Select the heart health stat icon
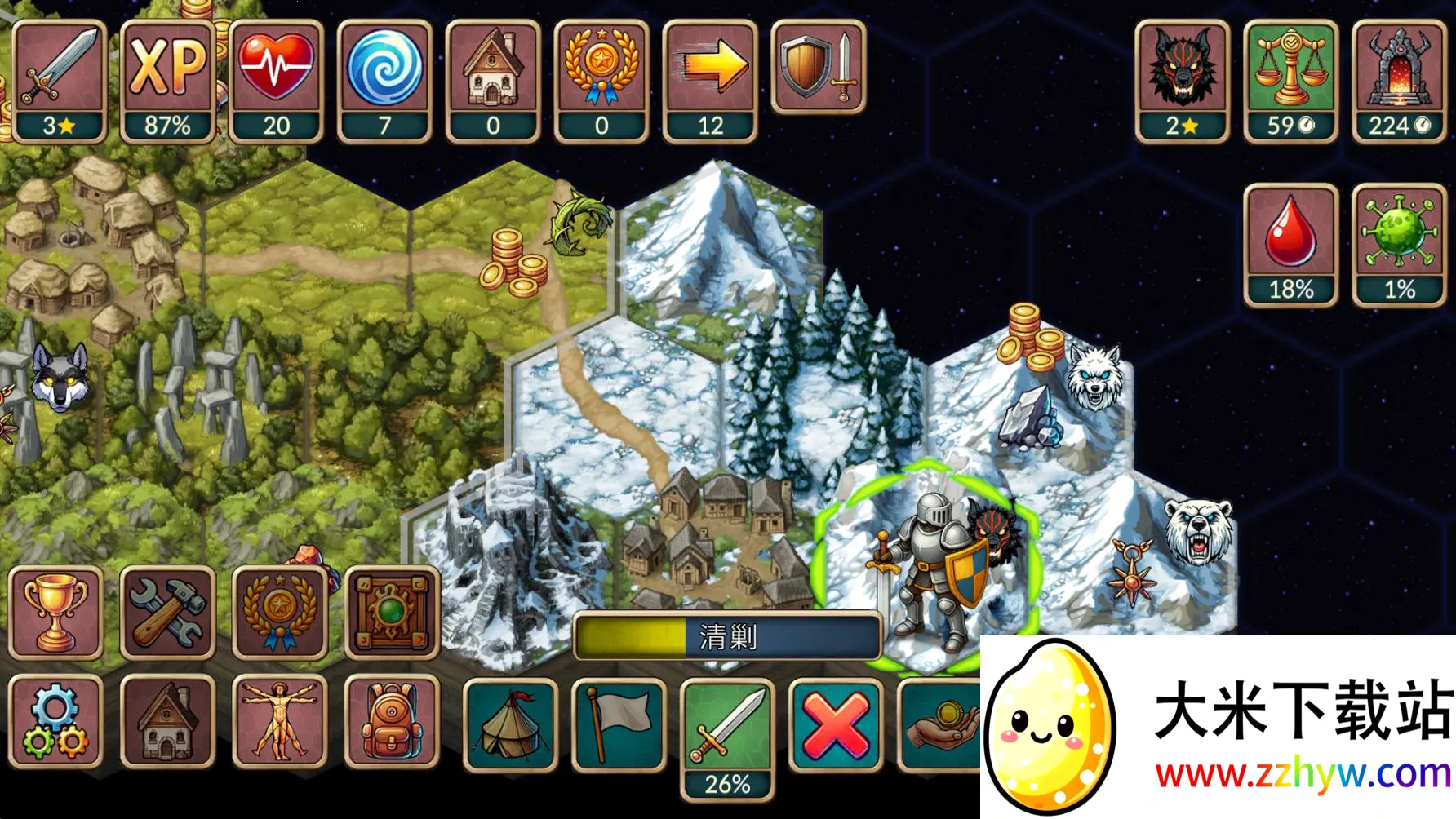Screen dimensions: 1456x819 click(x=276, y=82)
